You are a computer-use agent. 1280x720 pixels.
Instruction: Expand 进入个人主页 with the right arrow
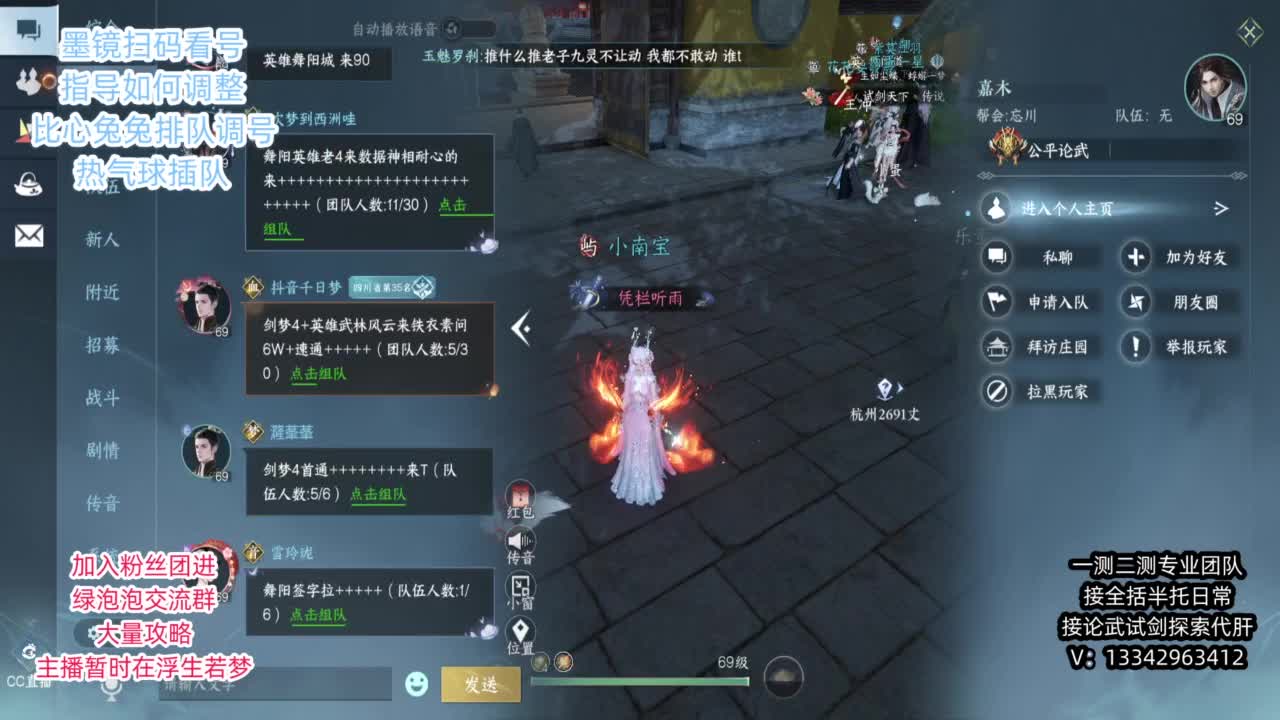pyautogui.click(x=1221, y=209)
